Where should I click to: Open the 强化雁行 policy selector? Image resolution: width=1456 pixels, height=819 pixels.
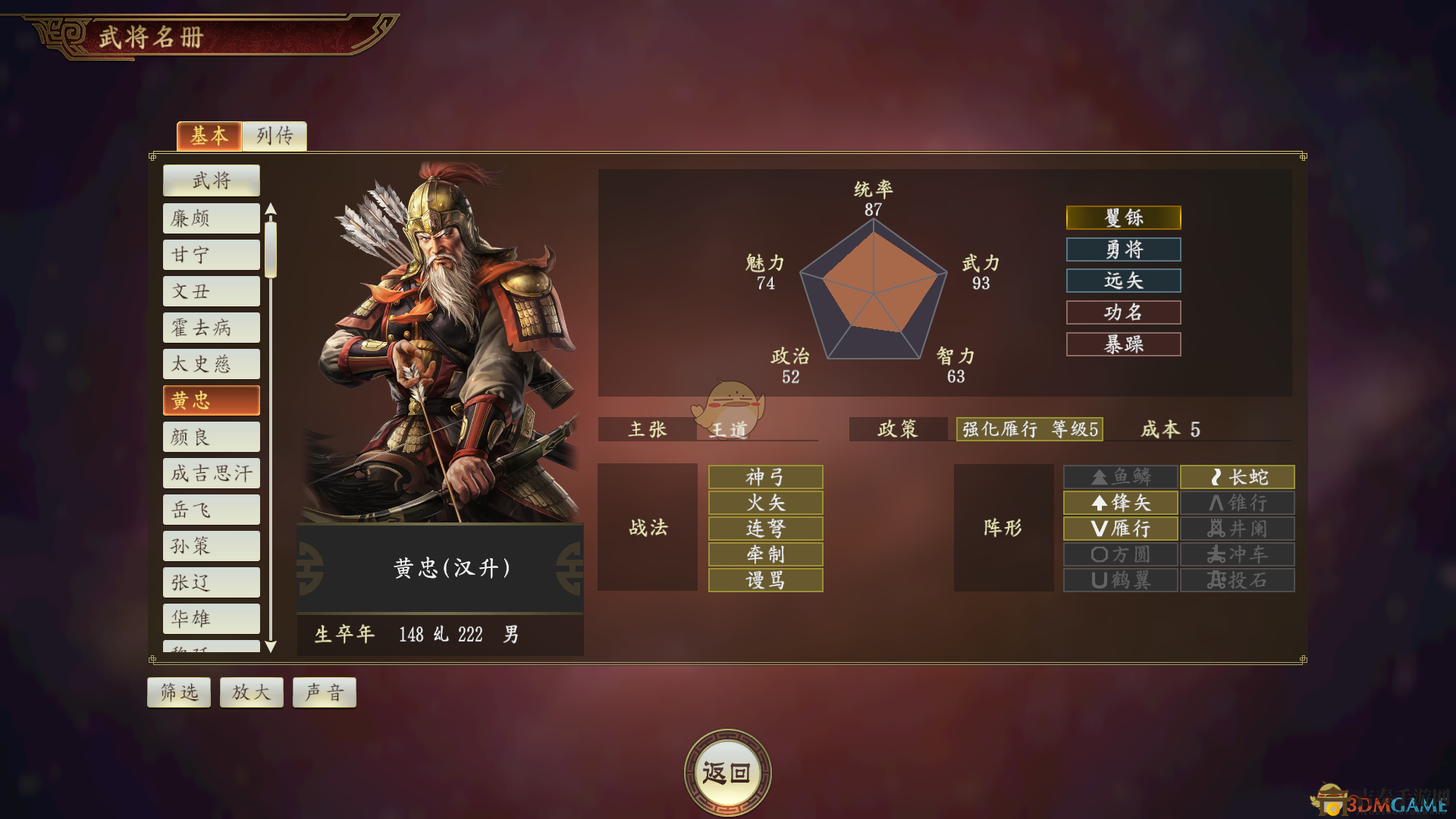[1028, 429]
